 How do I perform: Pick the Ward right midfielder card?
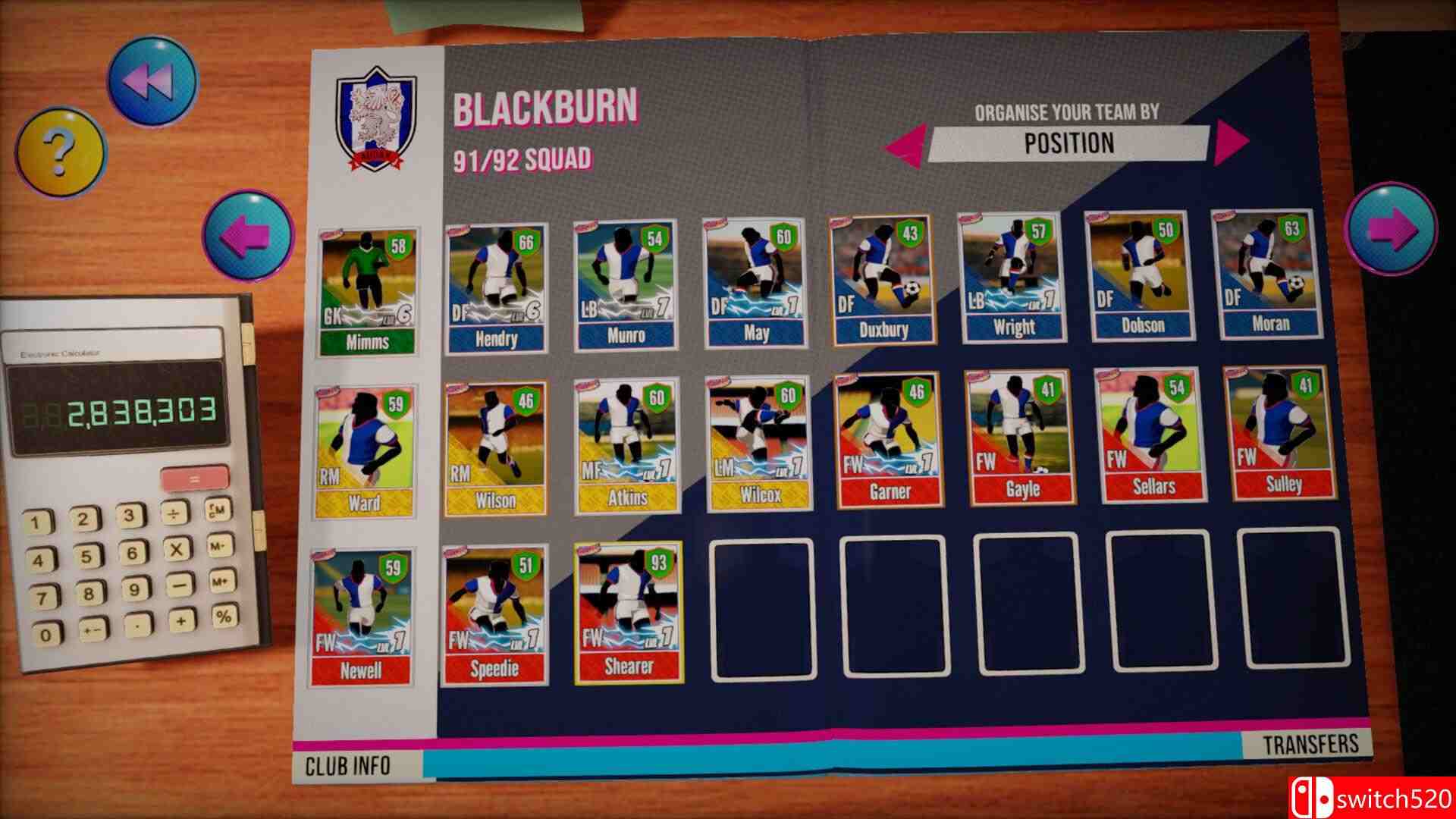point(366,451)
